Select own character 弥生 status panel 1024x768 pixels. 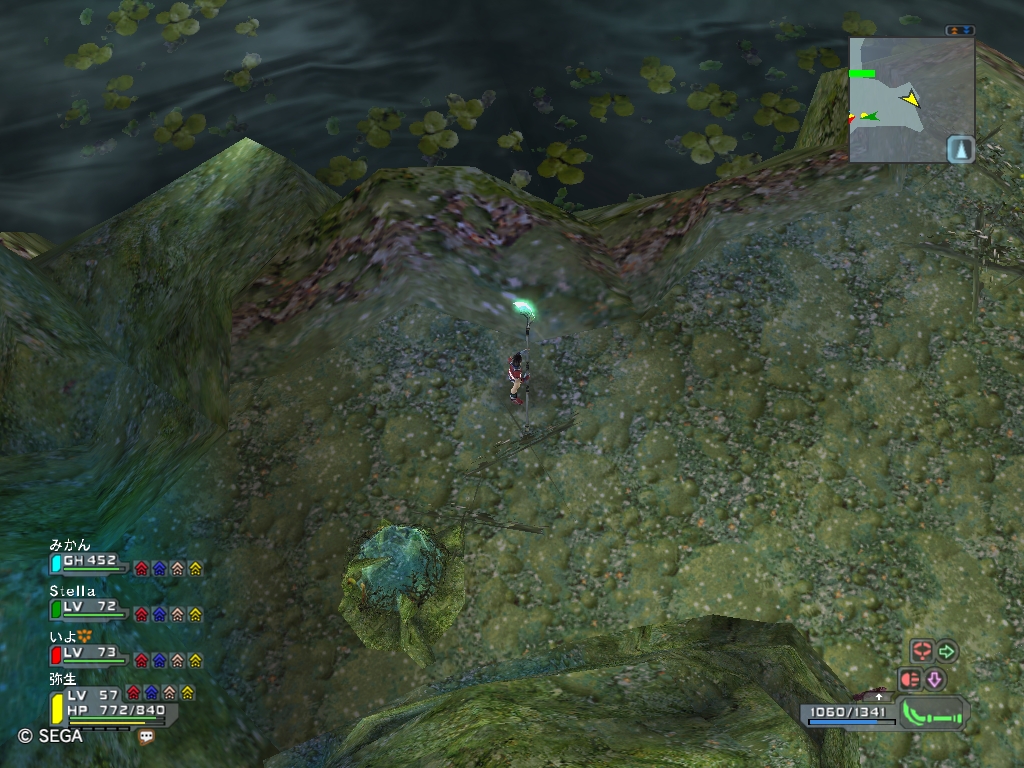[x=110, y=707]
